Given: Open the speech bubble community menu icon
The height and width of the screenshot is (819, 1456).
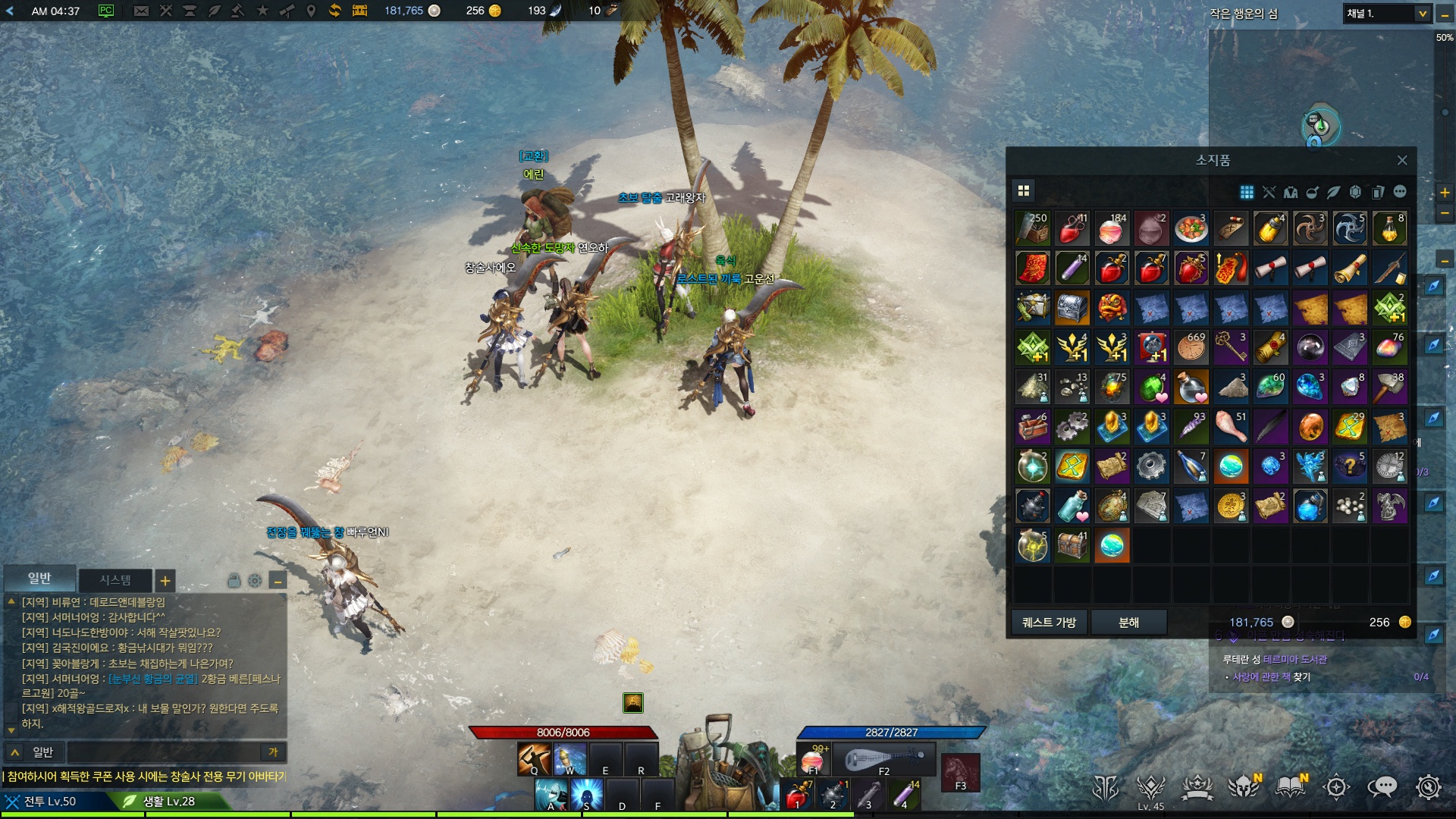Looking at the screenshot, I should click(x=1382, y=787).
